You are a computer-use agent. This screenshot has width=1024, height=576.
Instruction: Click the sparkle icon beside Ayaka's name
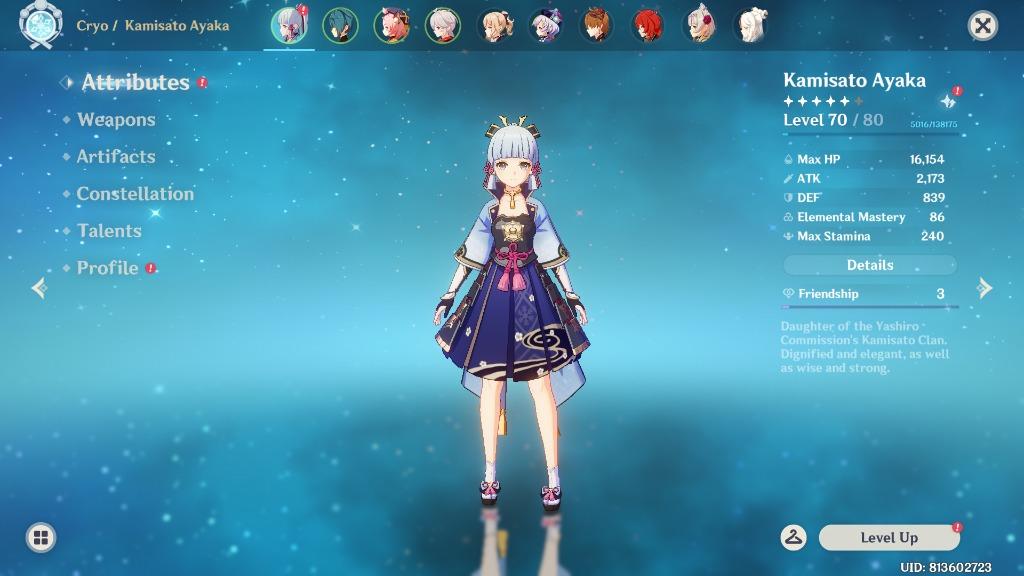[947, 102]
